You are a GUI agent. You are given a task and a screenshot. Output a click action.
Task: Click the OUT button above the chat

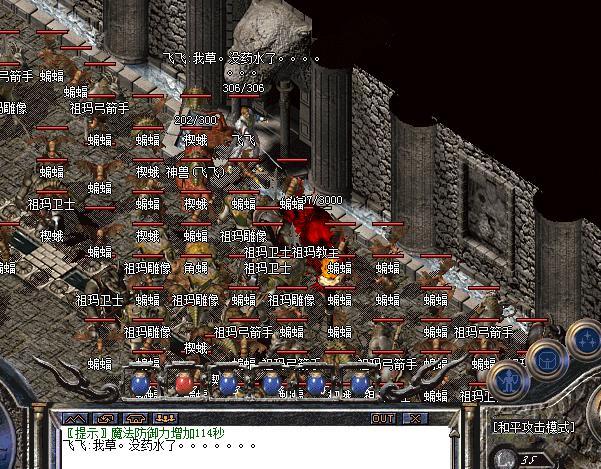coord(382,418)
